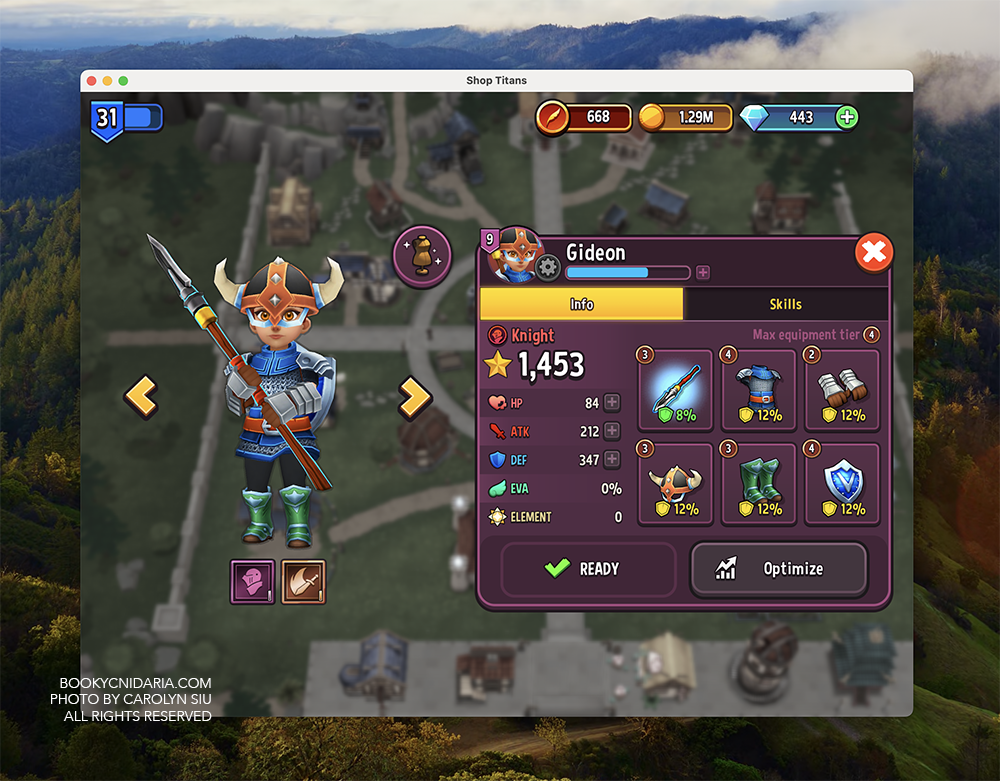Go to previous hero with left arrow
The image size is (1000, 781).
[141, 397]
